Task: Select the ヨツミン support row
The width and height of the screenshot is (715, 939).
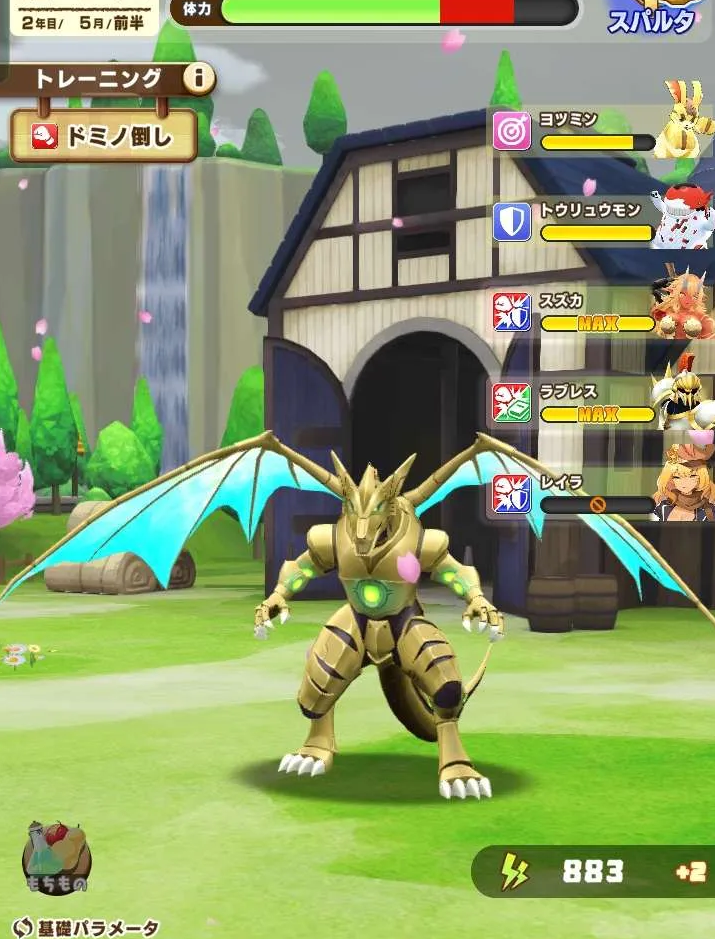Action: [x=600, y=131]
